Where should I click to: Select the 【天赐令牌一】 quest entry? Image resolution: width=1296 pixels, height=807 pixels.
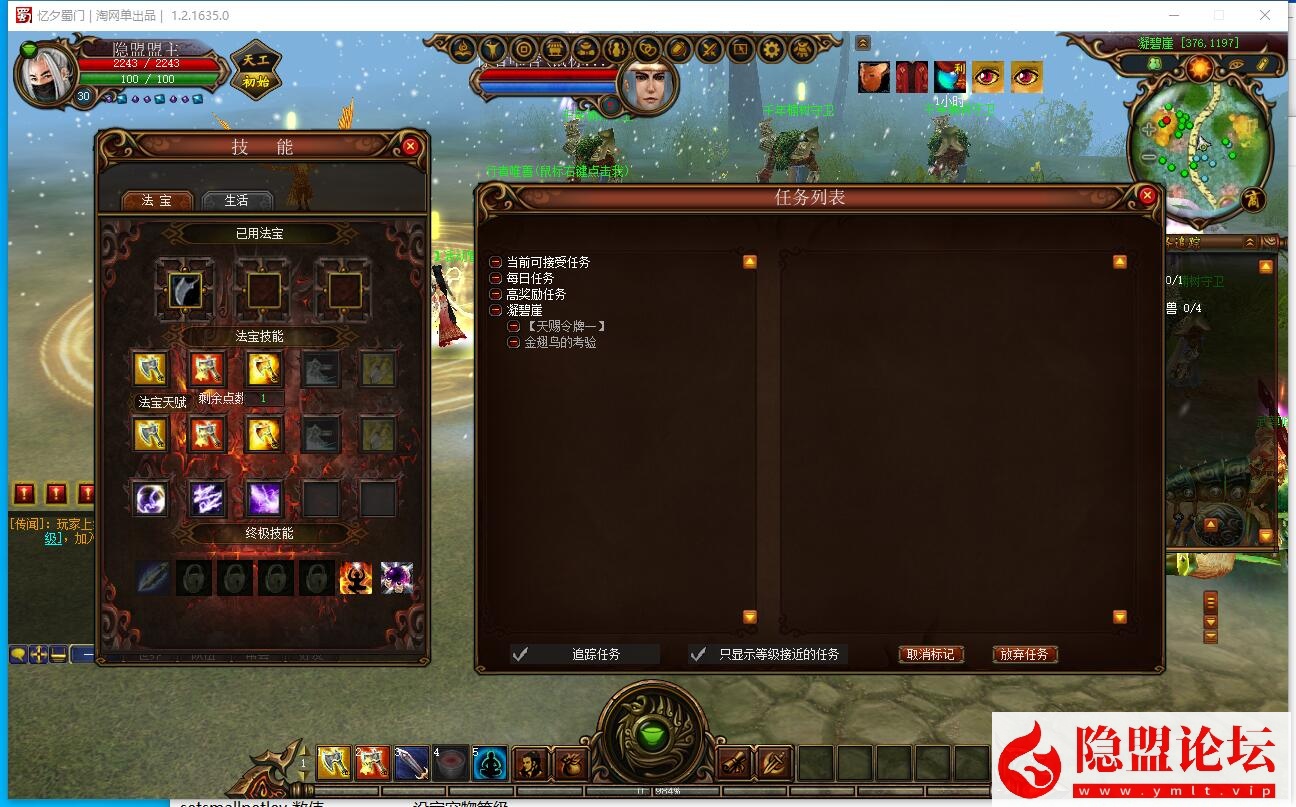[566, 326]
